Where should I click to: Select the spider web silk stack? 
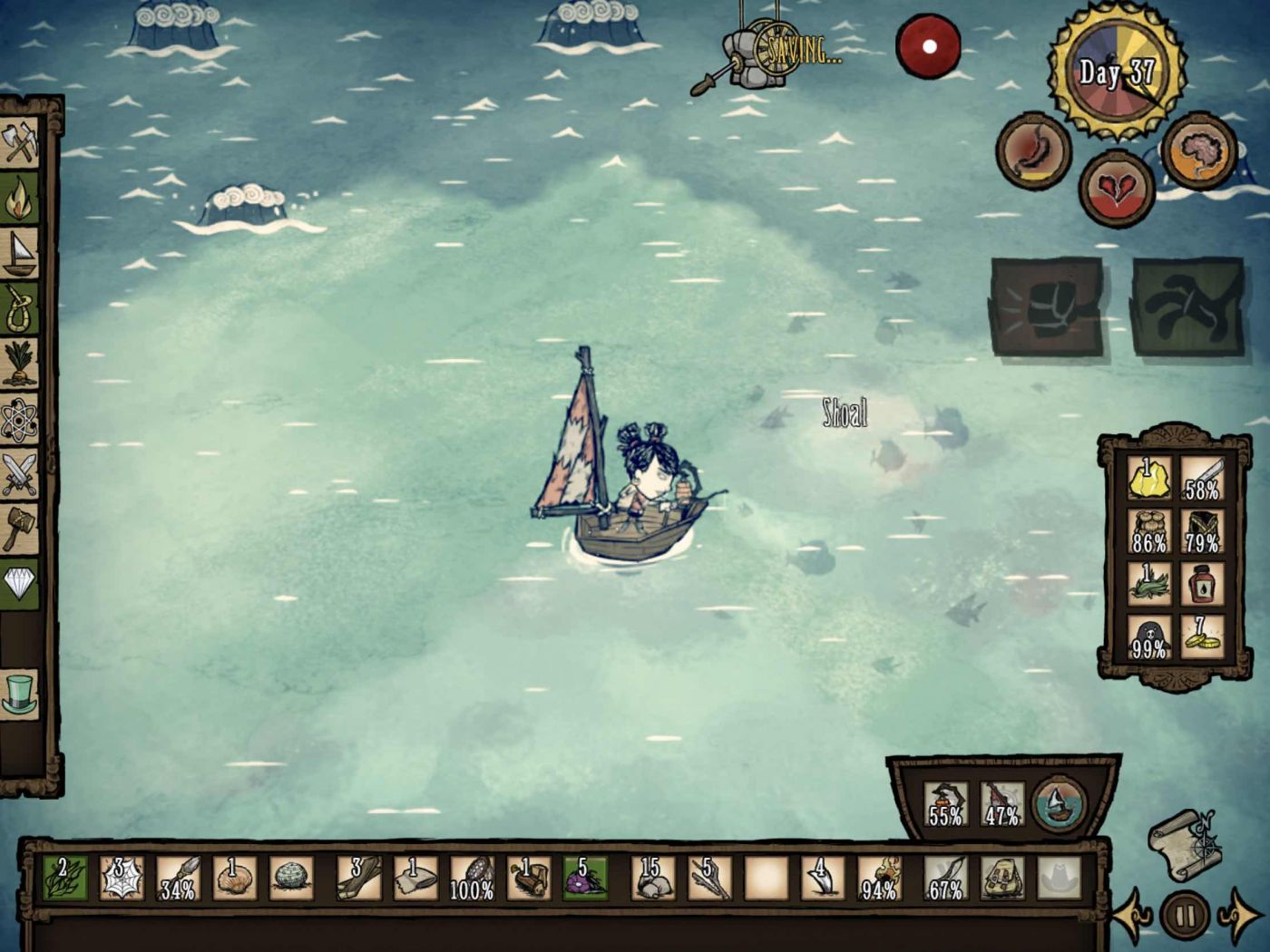[x=121, y=878]
